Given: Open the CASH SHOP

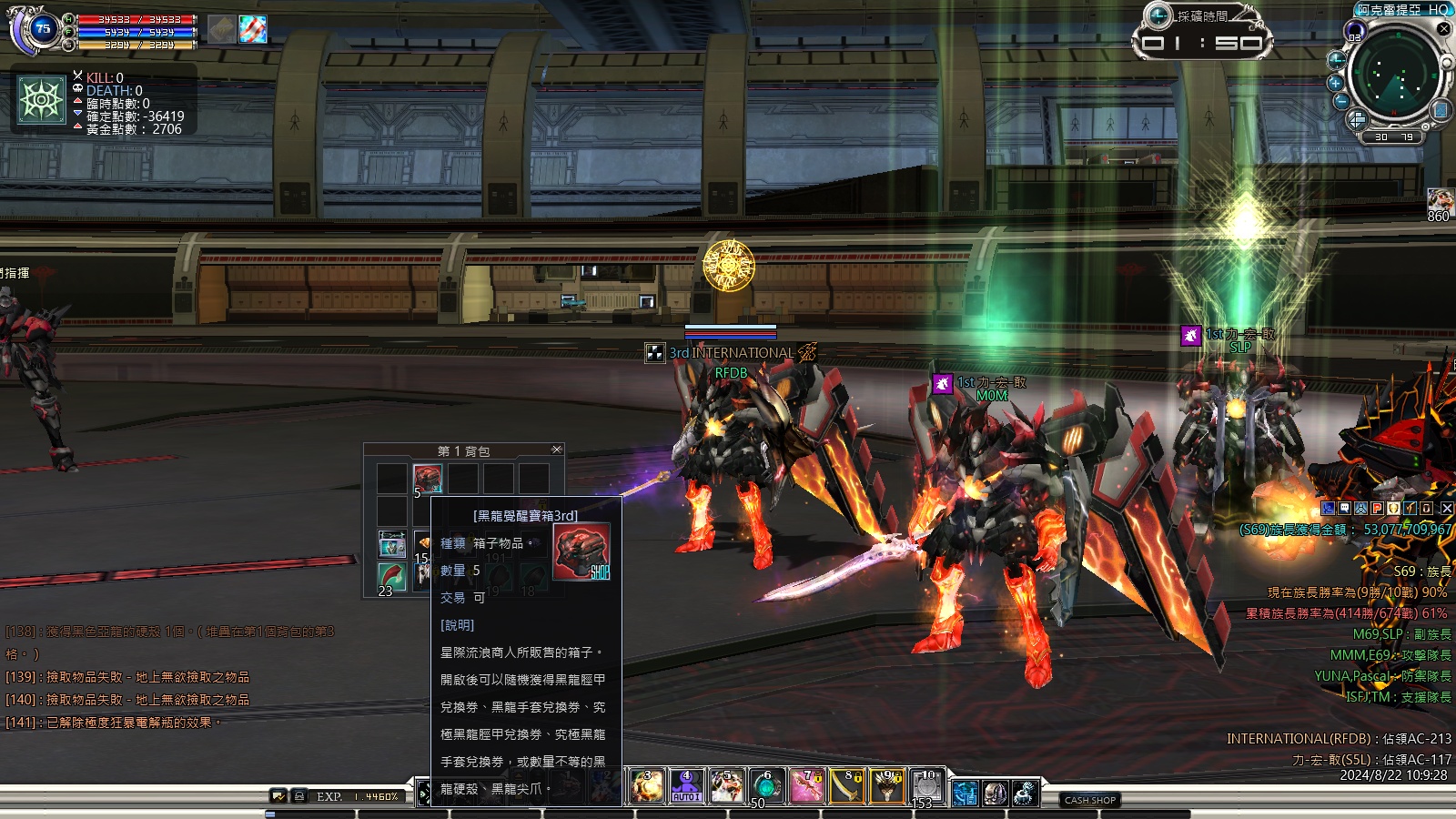Looking at the screenshot, I should point(1090,800).
